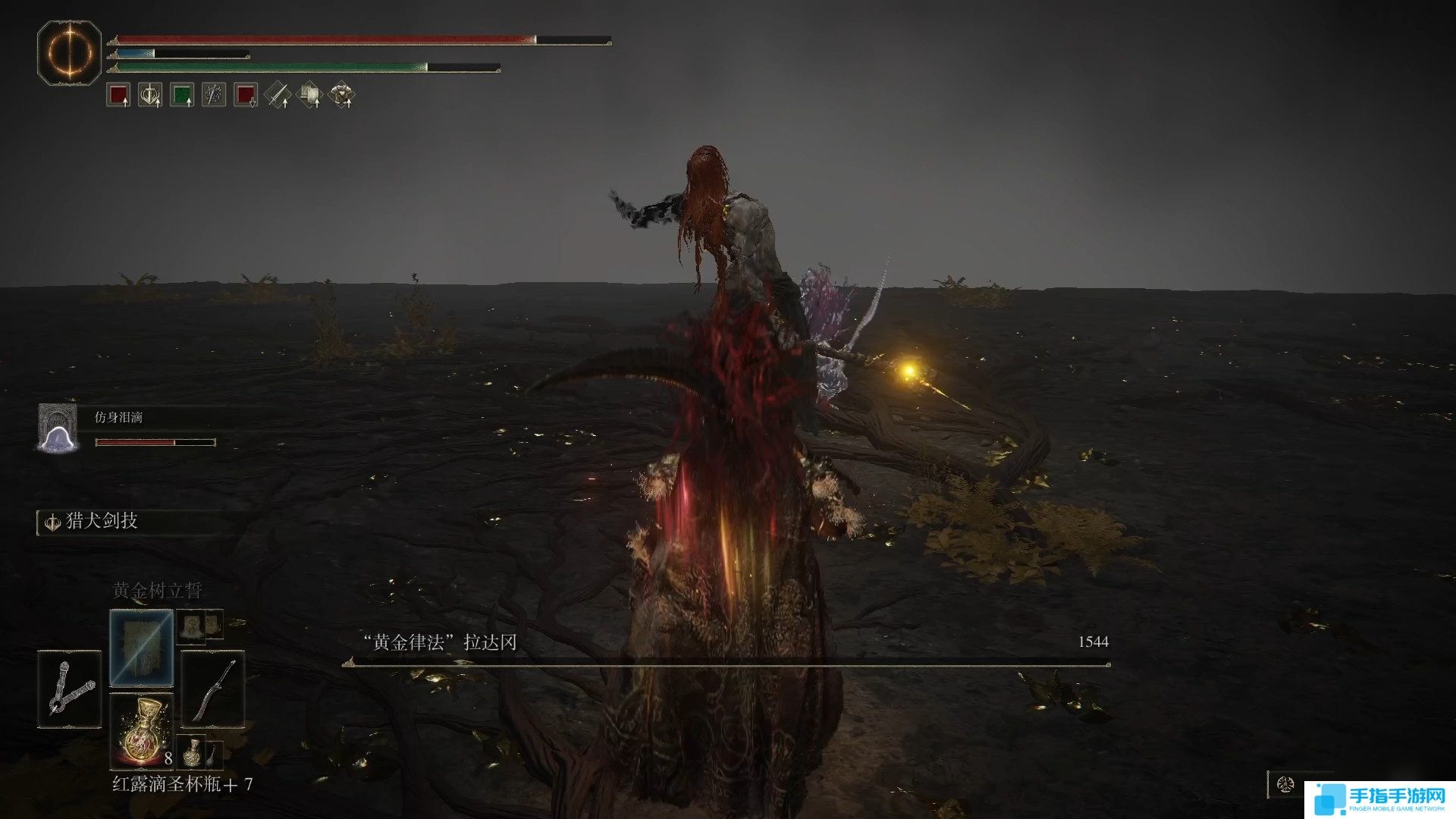Use the Flask of Crimson Tears
The height and width of the screenshot is (819, 1456).
(x=141, y=730)
